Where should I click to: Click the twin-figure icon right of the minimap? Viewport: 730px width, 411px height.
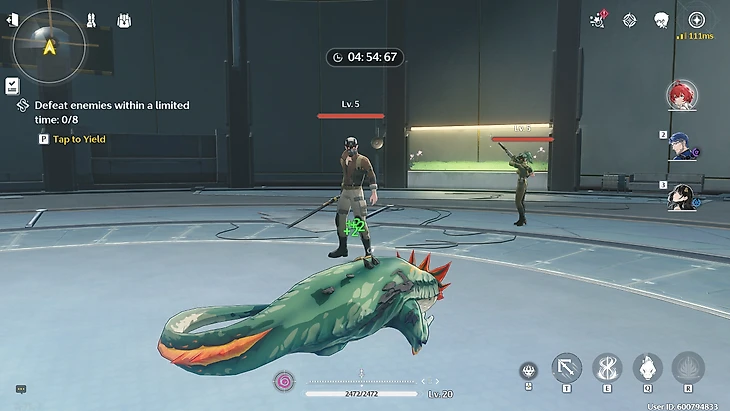[90, 20]
